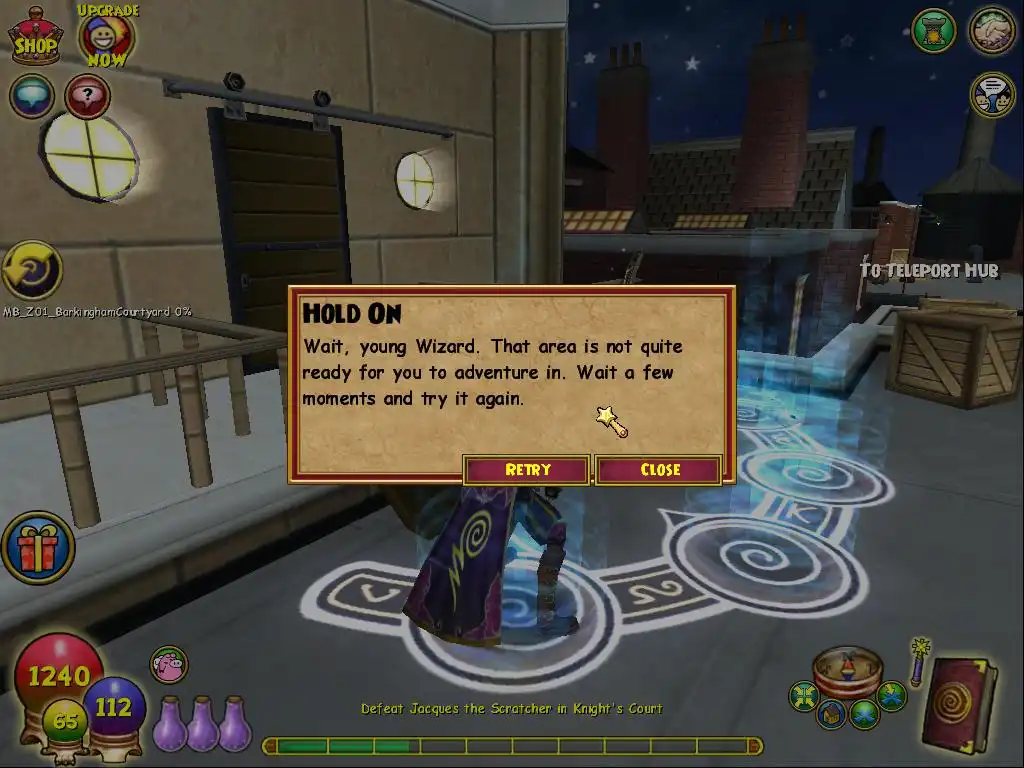Click the purple wand icon beside spellbook
Viewport: 1024px width, 768px height.
[x=918, y=660]
